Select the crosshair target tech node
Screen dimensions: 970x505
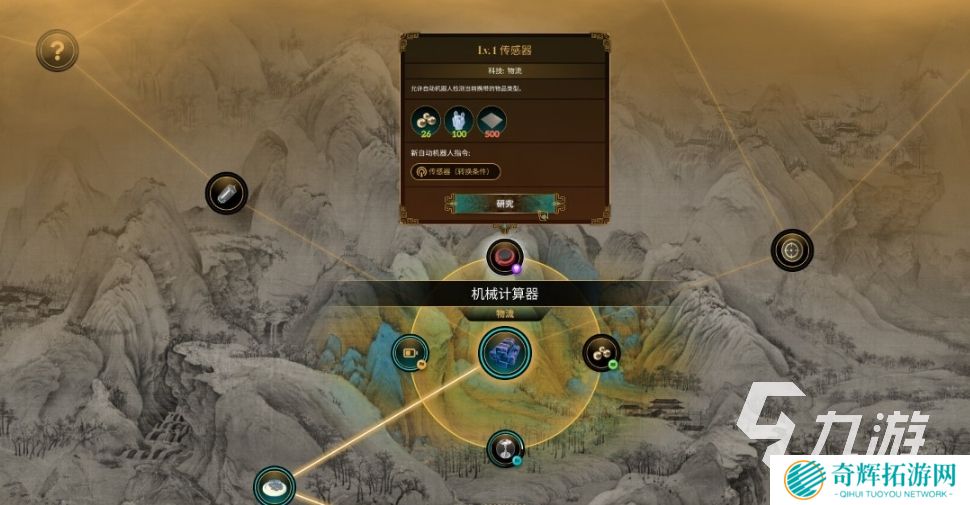coord(791,249)
